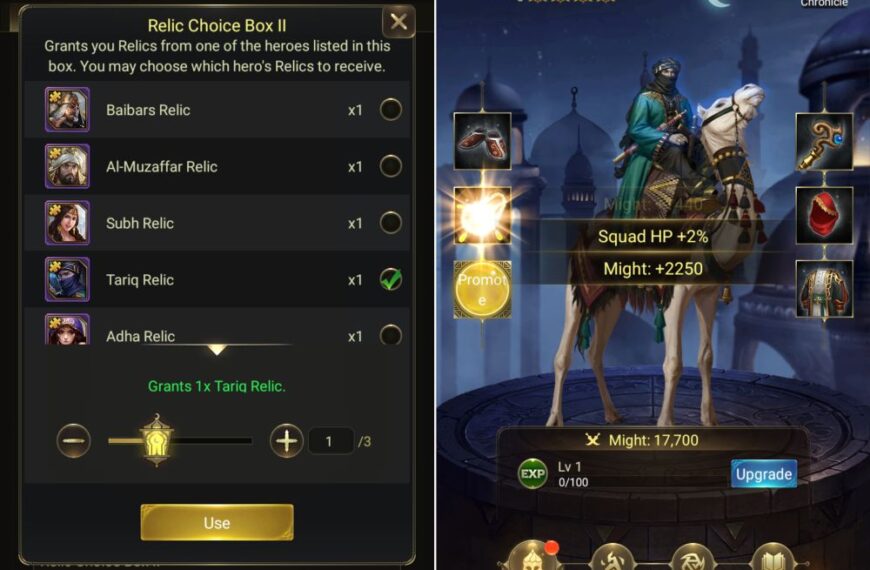Decrease quantity with the minus button
Viewport: 870px width, 570px height.
pos(74,440)
